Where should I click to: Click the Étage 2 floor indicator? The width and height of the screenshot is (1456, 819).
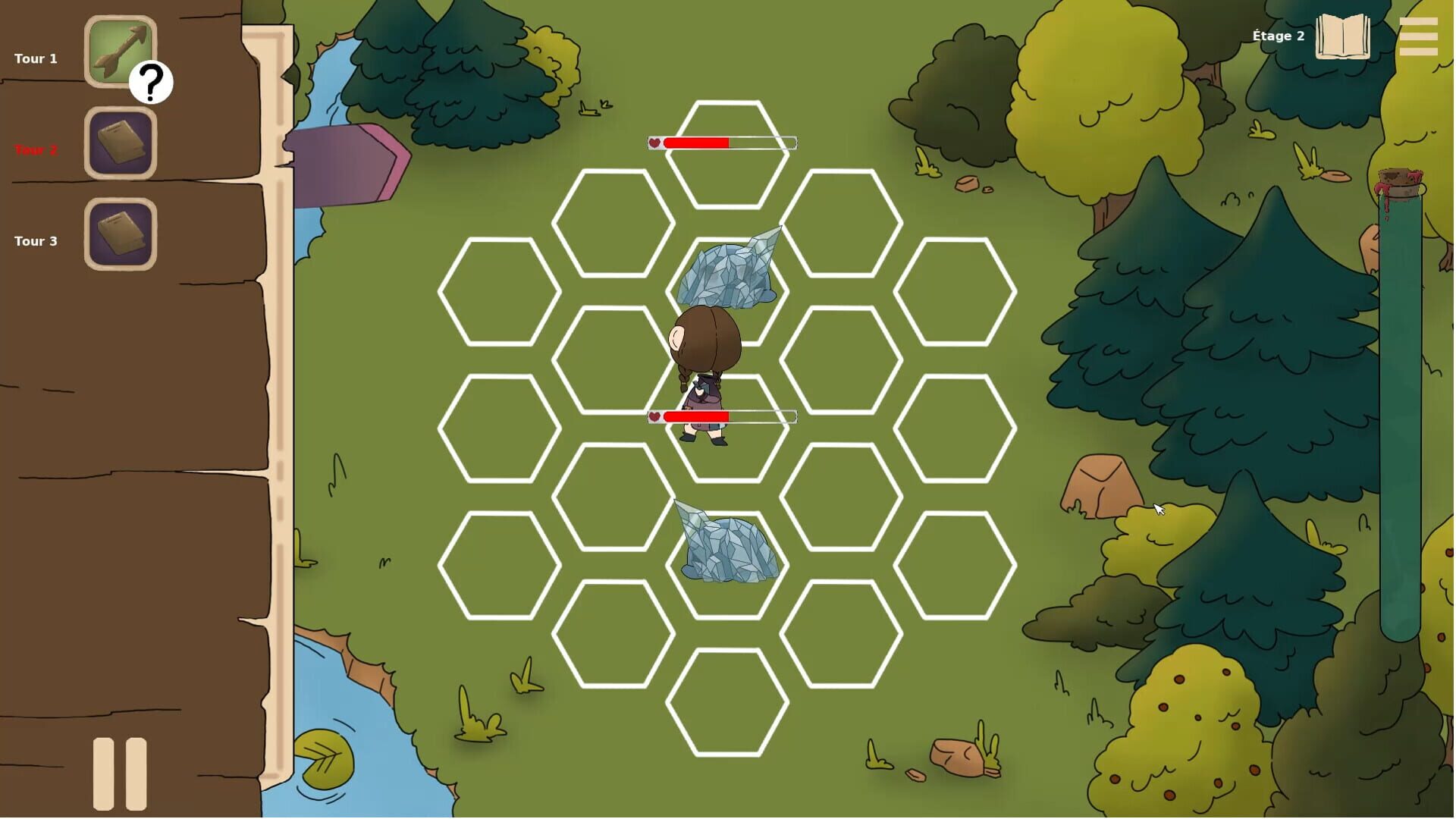(x=1277, y=36)
